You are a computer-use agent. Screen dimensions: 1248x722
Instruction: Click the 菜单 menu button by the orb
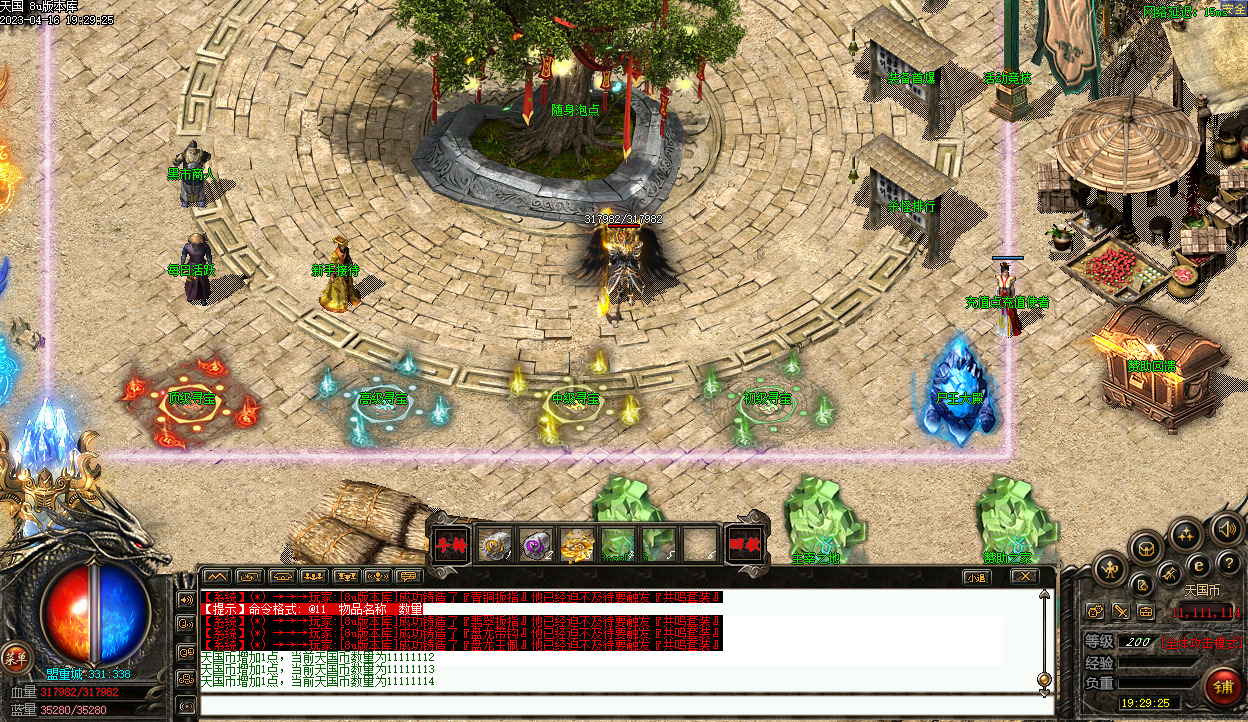click(14, 657)
